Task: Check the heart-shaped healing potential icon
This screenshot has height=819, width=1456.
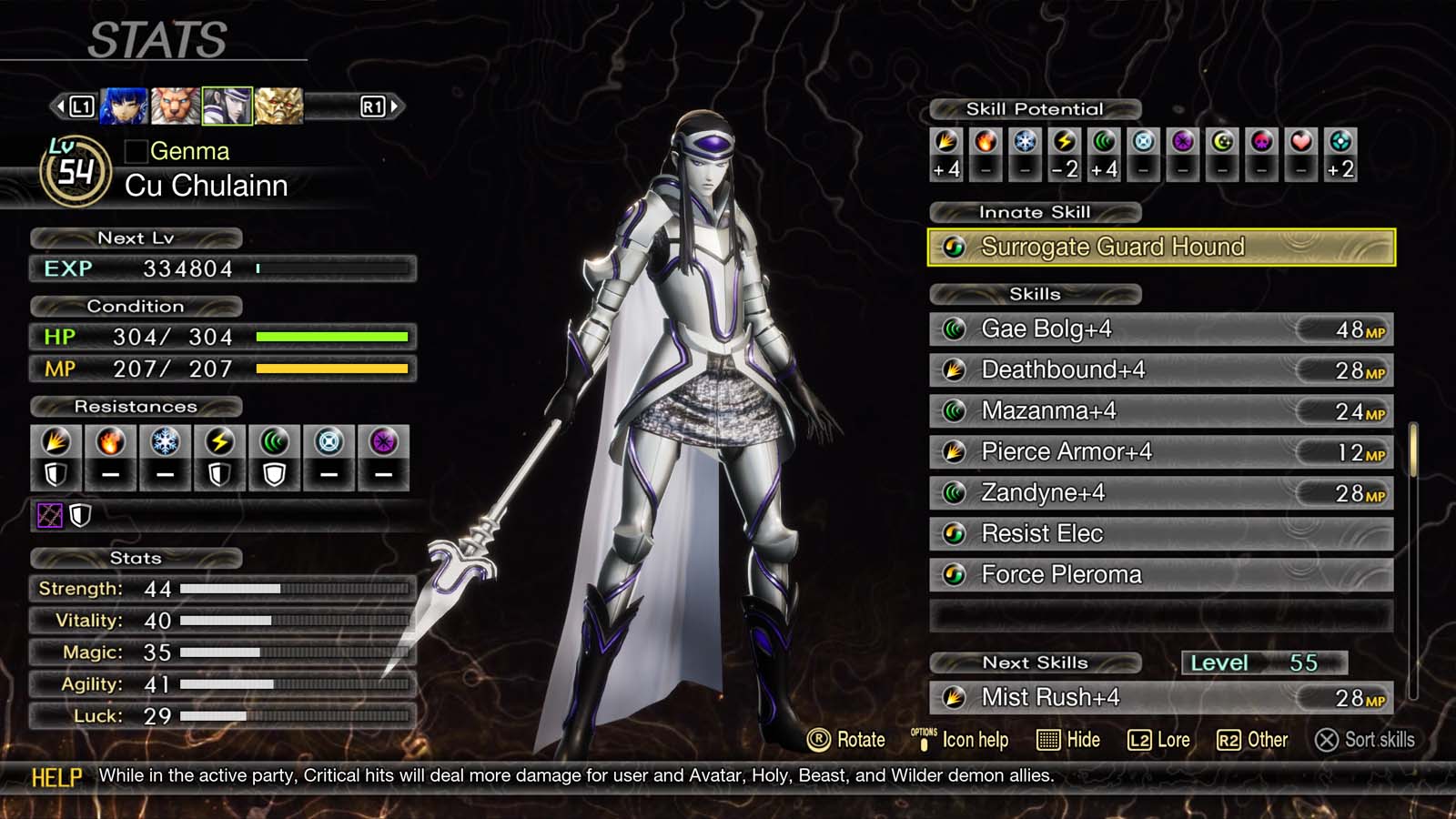Action: click(1300, 141)
